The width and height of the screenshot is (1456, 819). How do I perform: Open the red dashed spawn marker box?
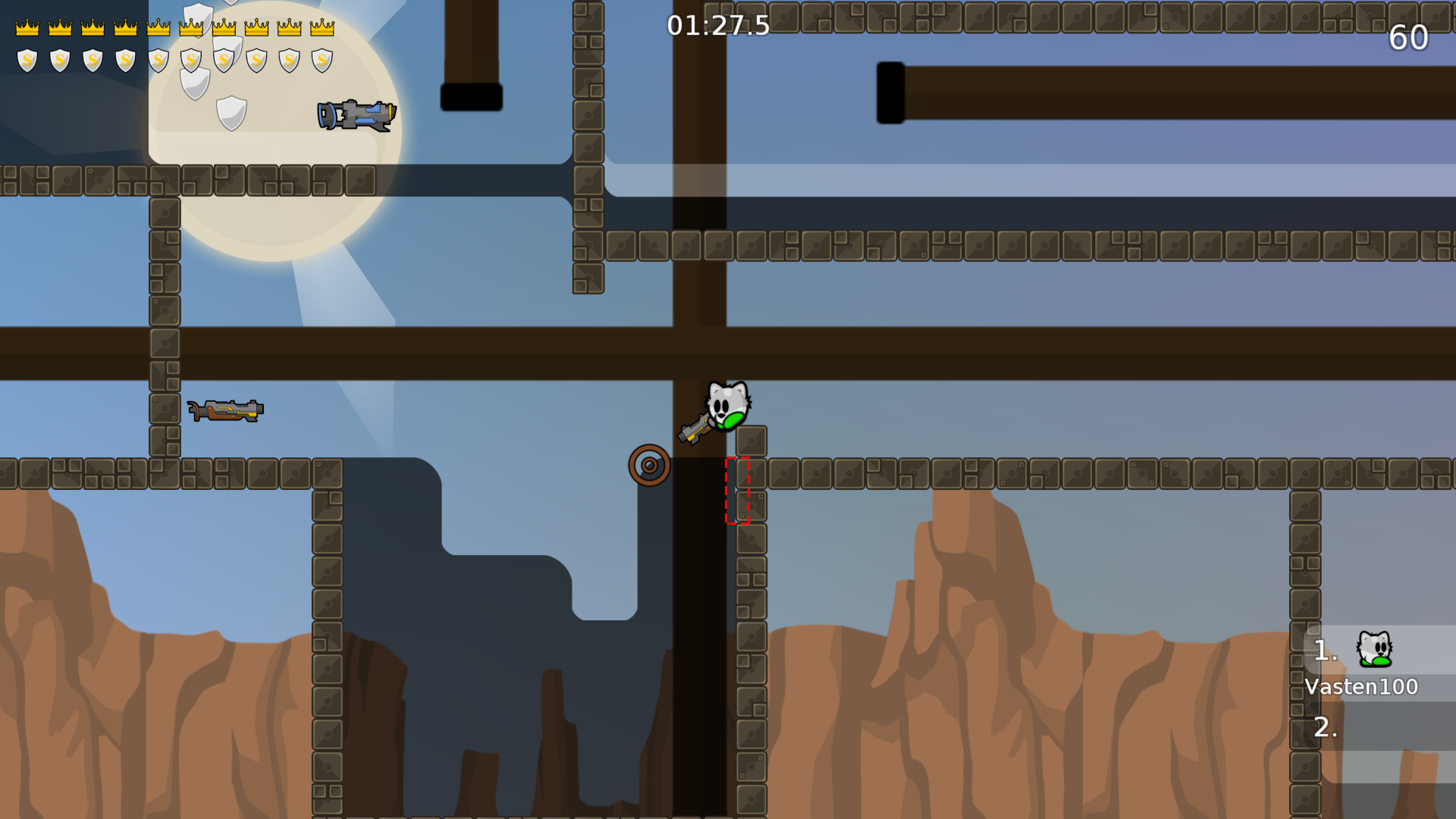coord(737,490)
